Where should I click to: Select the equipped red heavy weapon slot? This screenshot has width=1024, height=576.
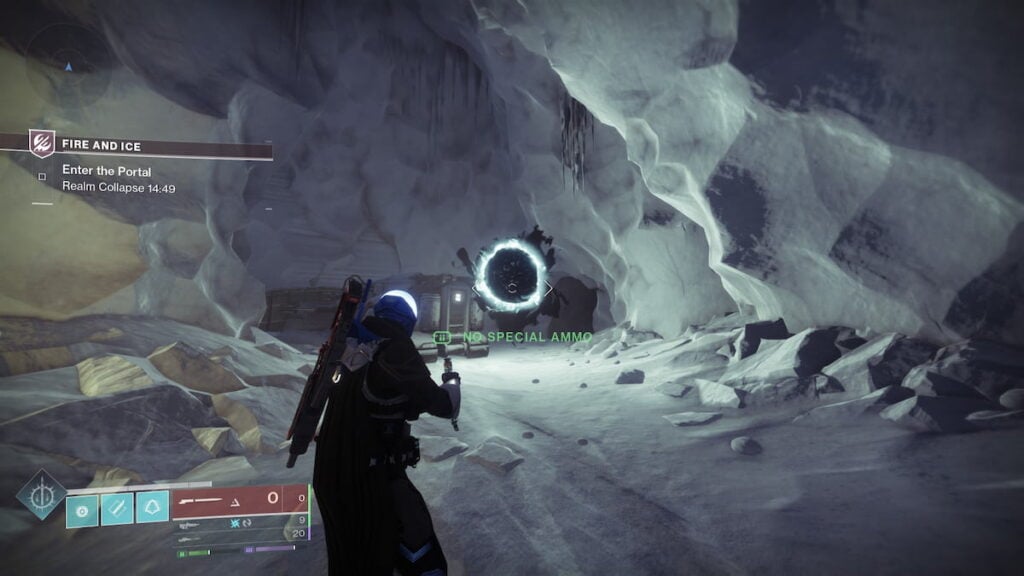(239, 500)
